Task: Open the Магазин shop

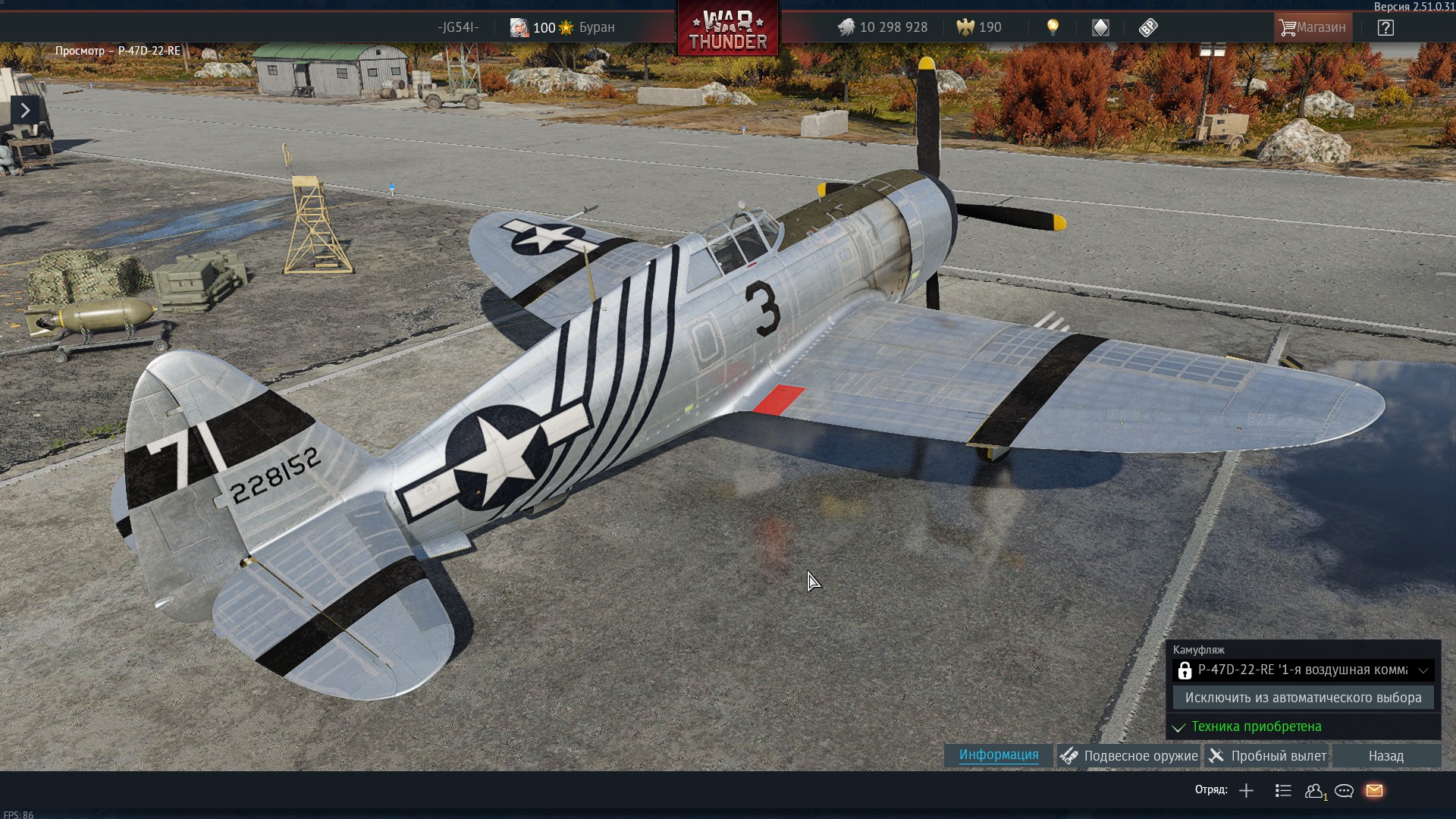Action: (1313, 28)
